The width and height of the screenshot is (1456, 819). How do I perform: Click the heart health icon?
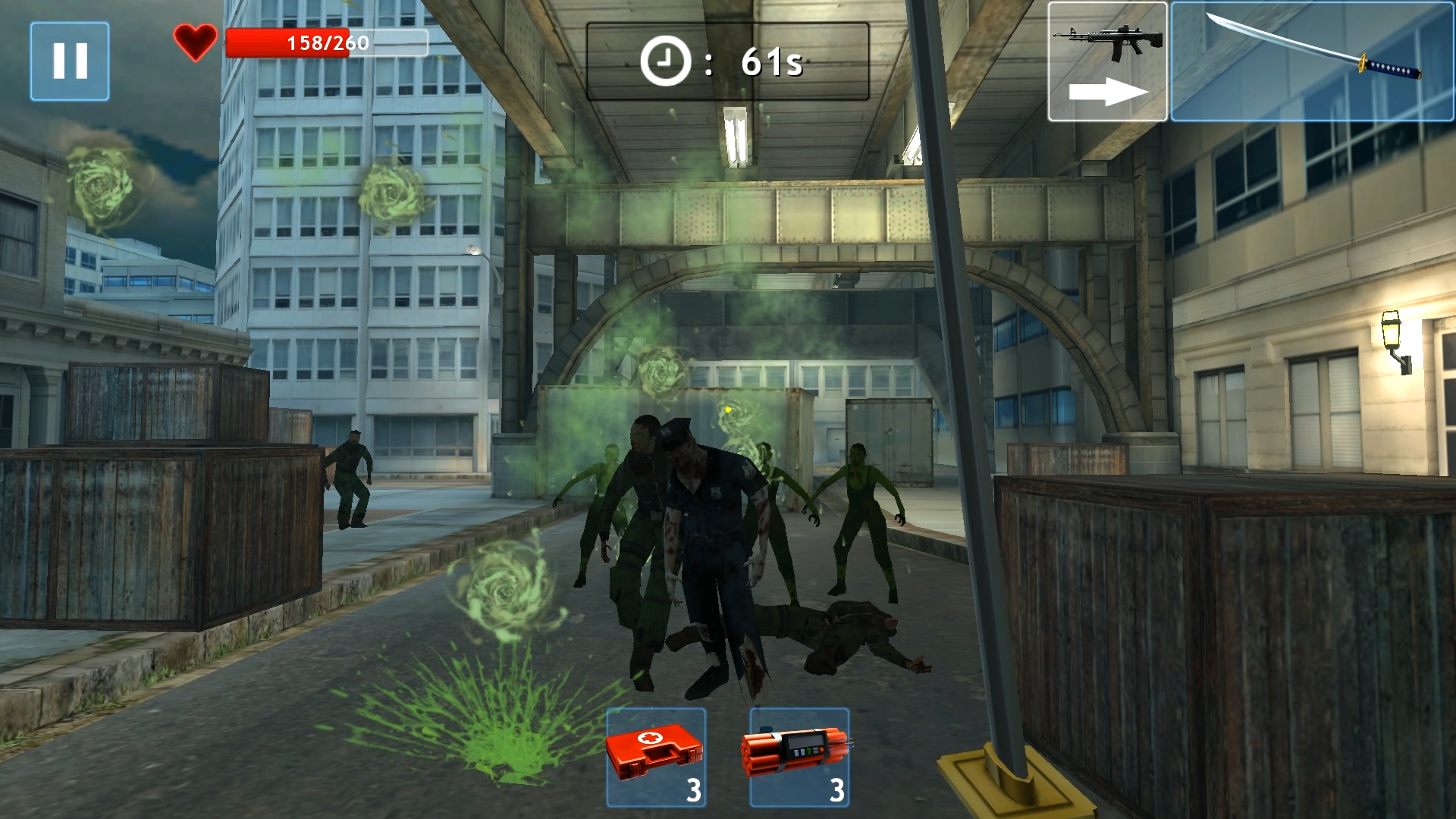pos(195,42)
